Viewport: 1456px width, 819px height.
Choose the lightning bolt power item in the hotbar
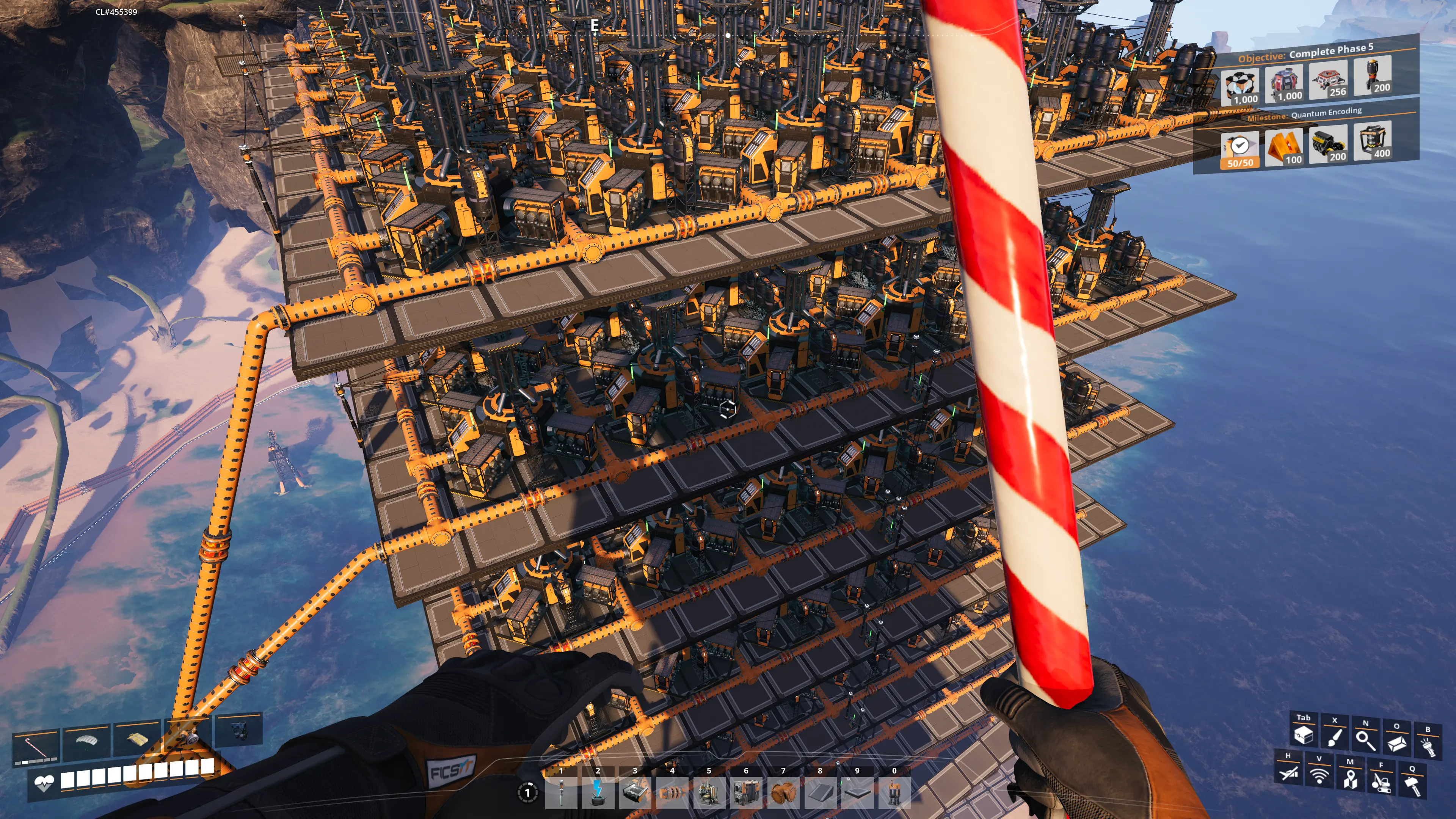point(598,792)
